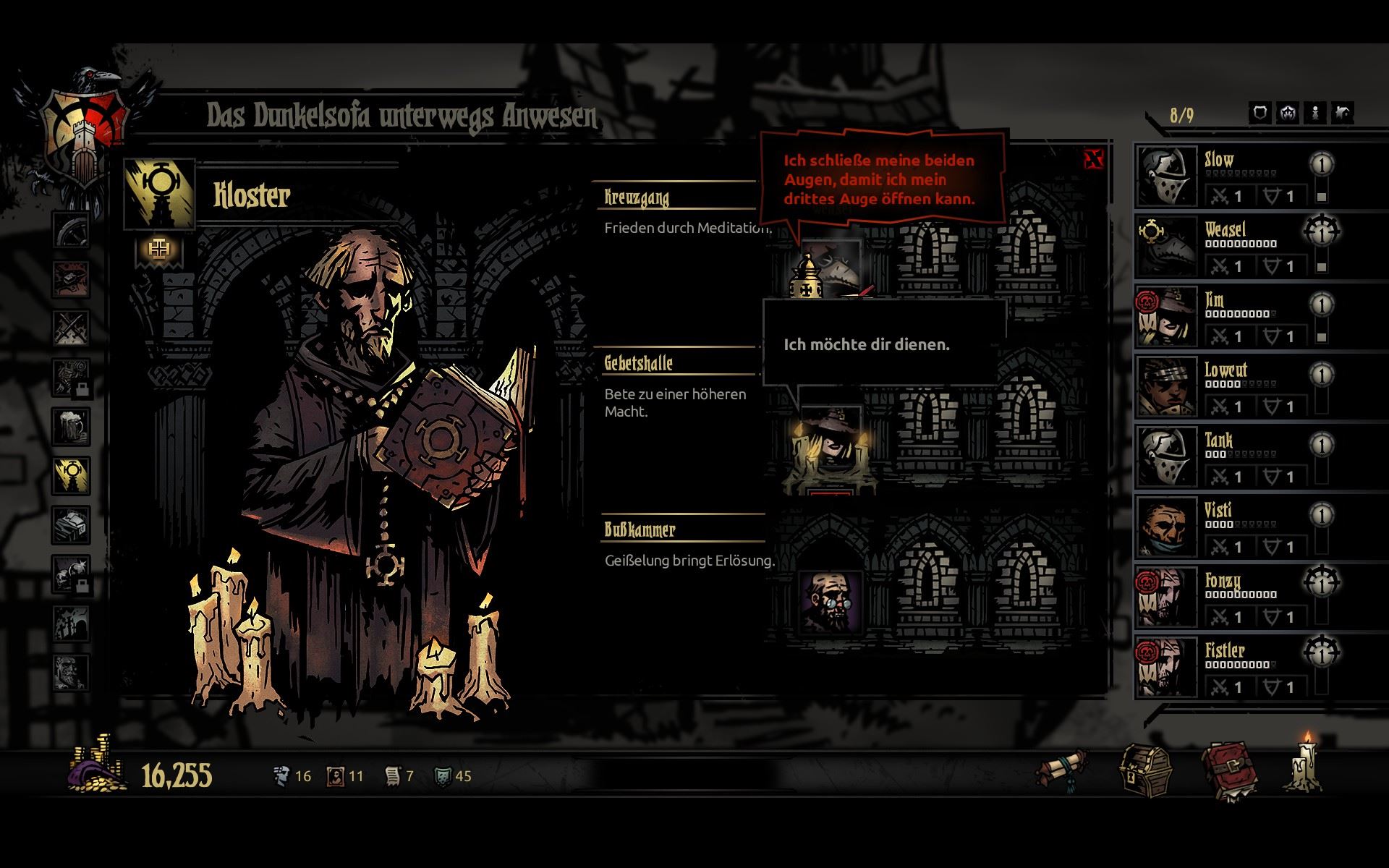Open the scroll icon in the bottom bar

(x=1061, y=771)
